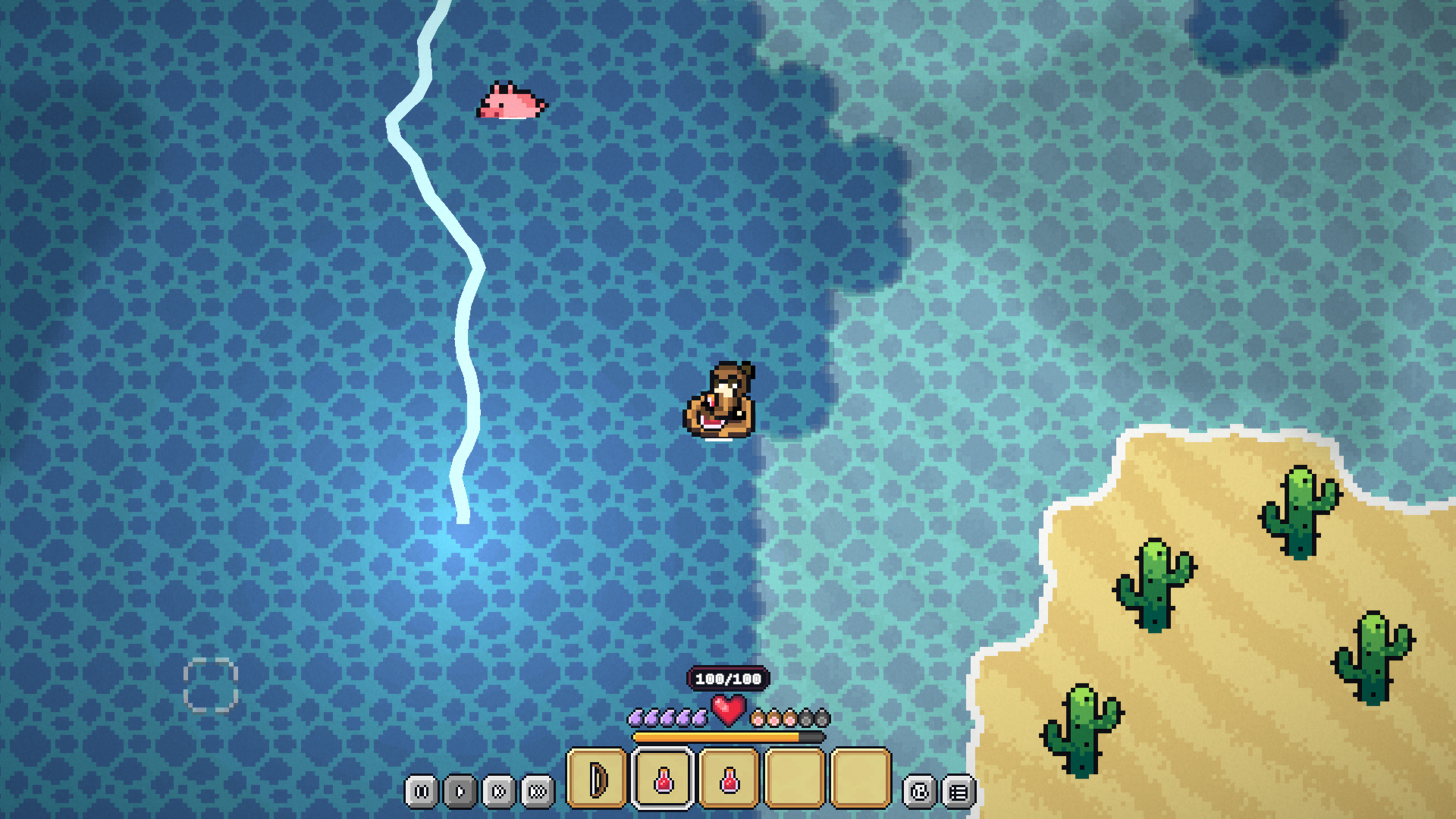Select the bow hotbar slot
This screenshot has width=1456, height=819.
click(597, 778)
